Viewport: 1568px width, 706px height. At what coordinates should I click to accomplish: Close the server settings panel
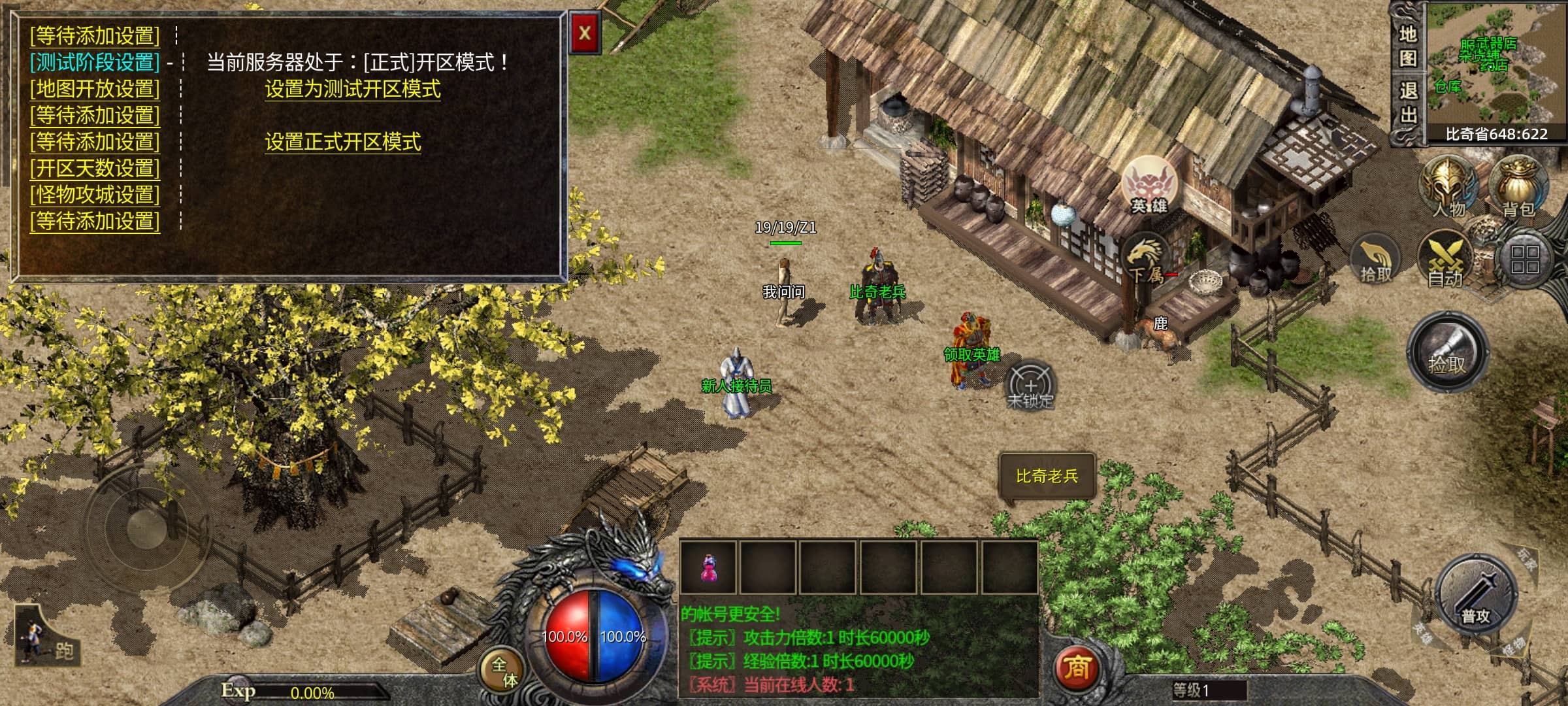tap(584, 33)
